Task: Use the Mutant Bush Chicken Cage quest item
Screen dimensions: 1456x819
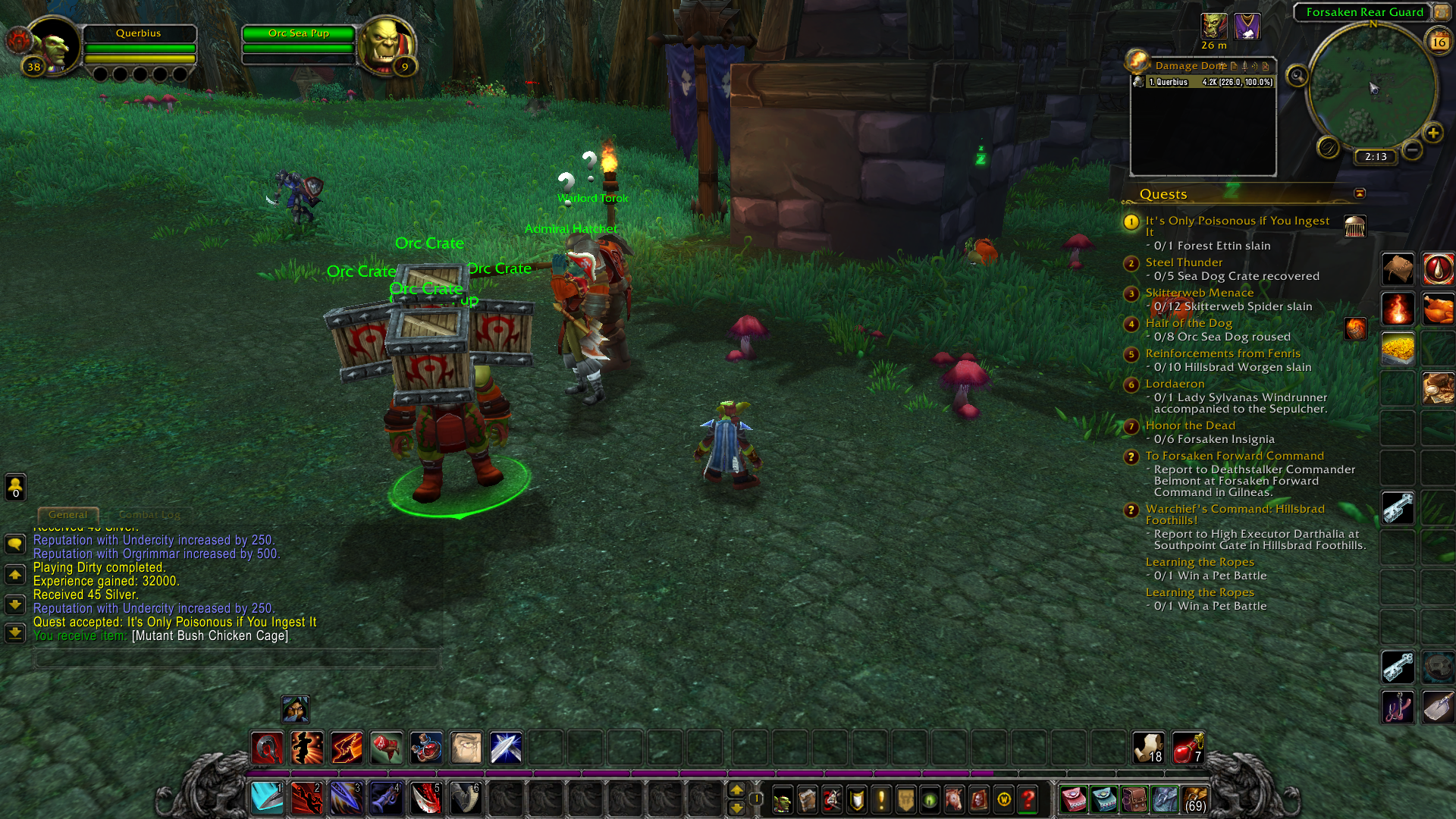Action: pyautogui.click(x=1354, y=226)
